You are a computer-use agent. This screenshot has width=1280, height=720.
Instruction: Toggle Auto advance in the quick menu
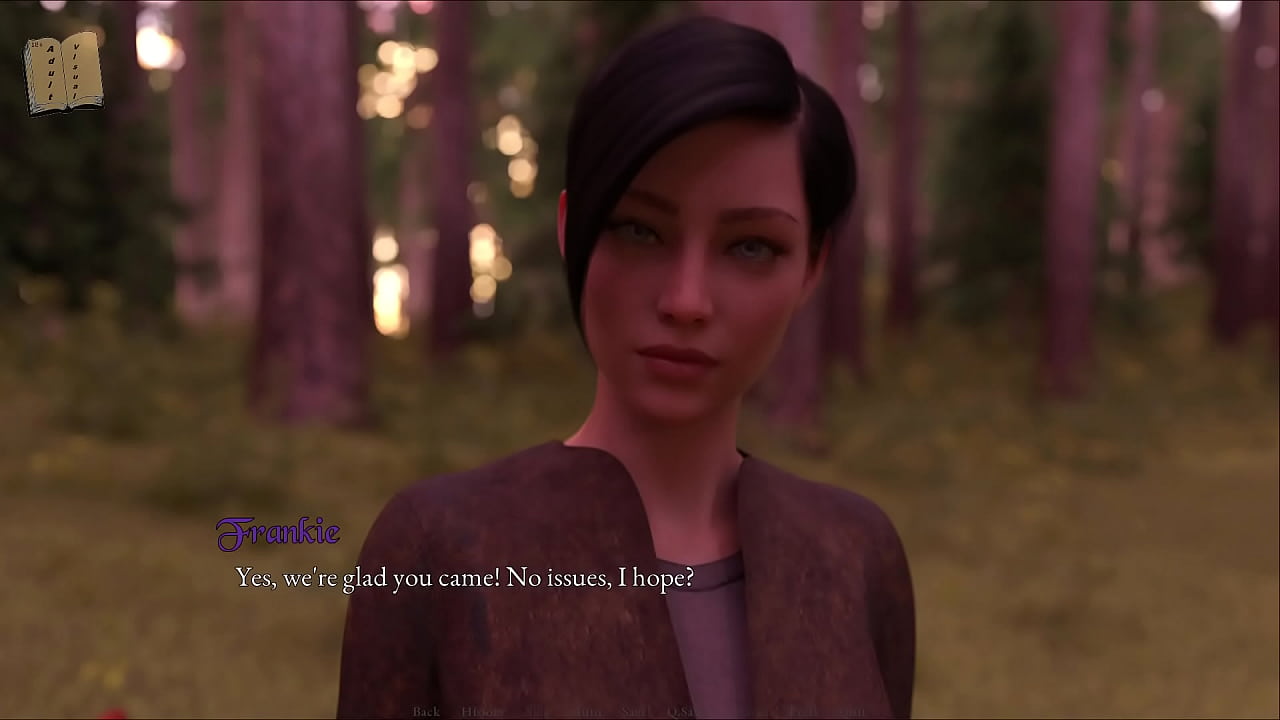click(x=590, y=712)
